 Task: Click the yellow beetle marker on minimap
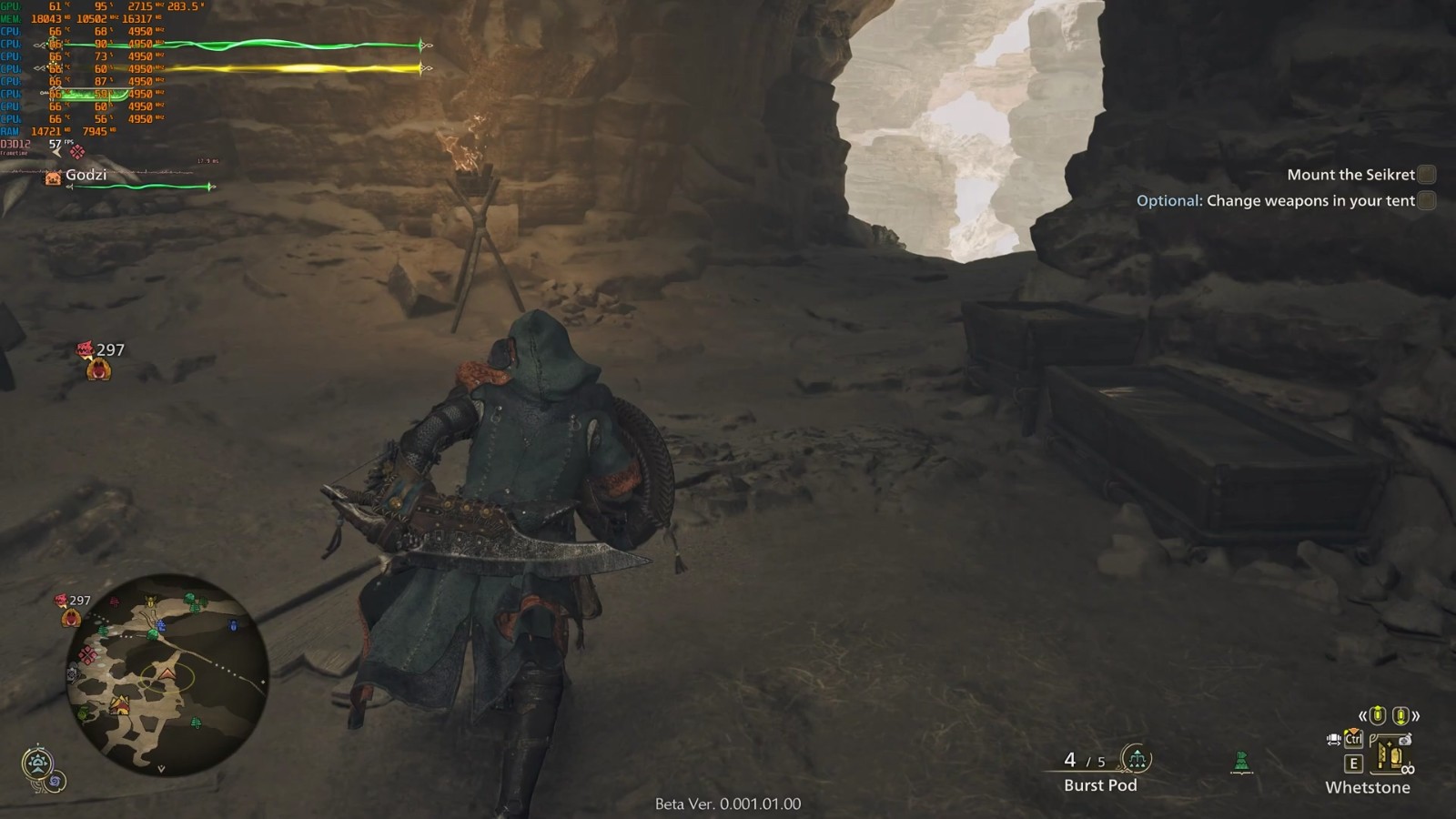pyautogui.click(x=151, y=602)
